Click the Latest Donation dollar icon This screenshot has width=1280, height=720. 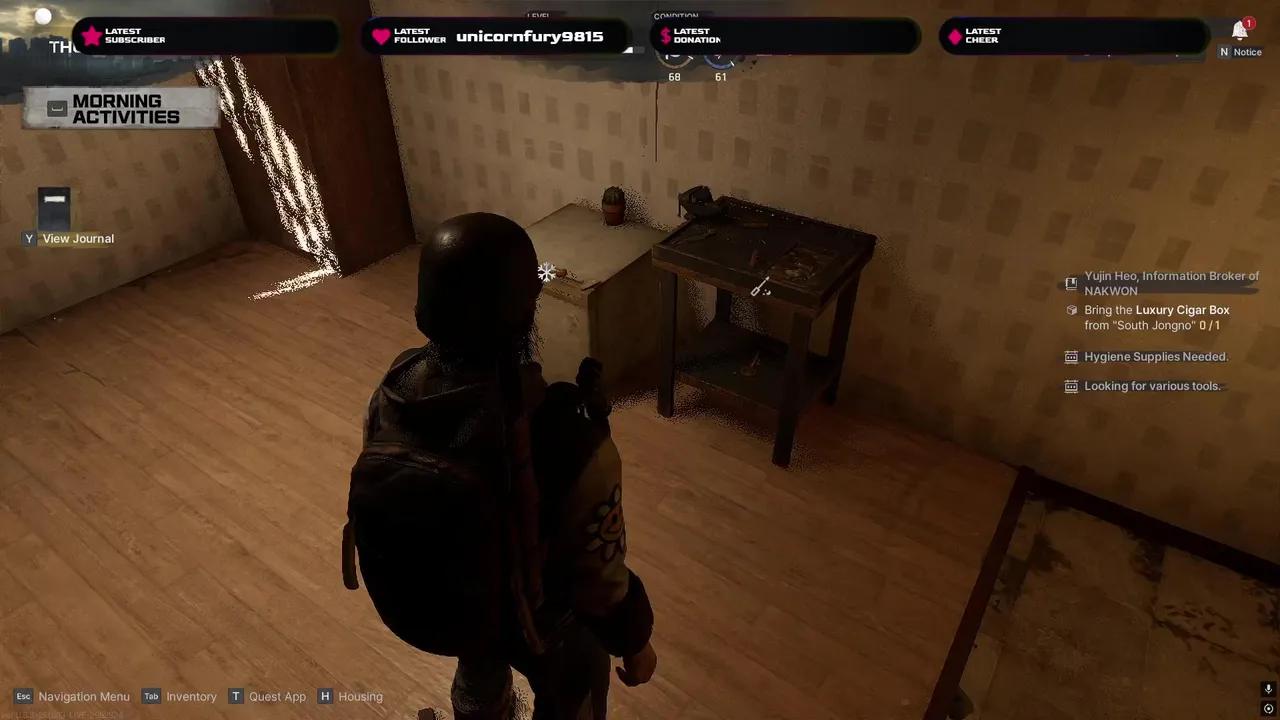click(665, 36)
